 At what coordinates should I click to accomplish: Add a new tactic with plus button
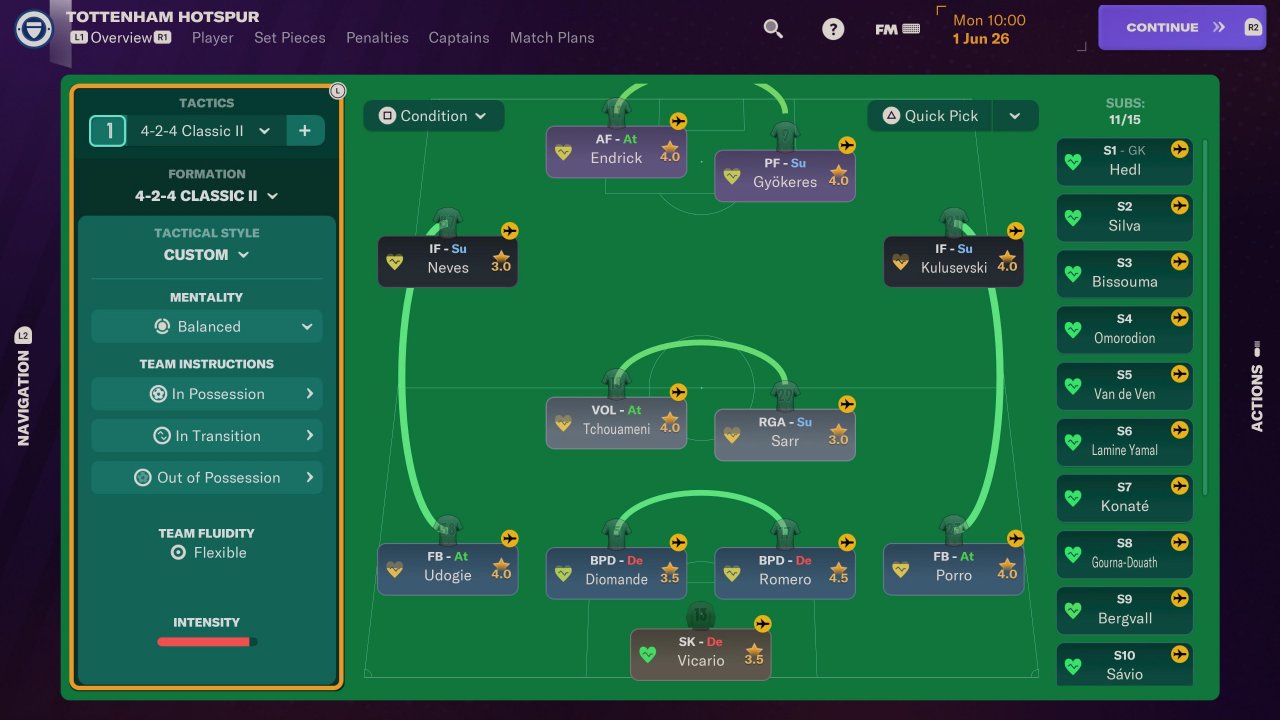pos(305,131)
